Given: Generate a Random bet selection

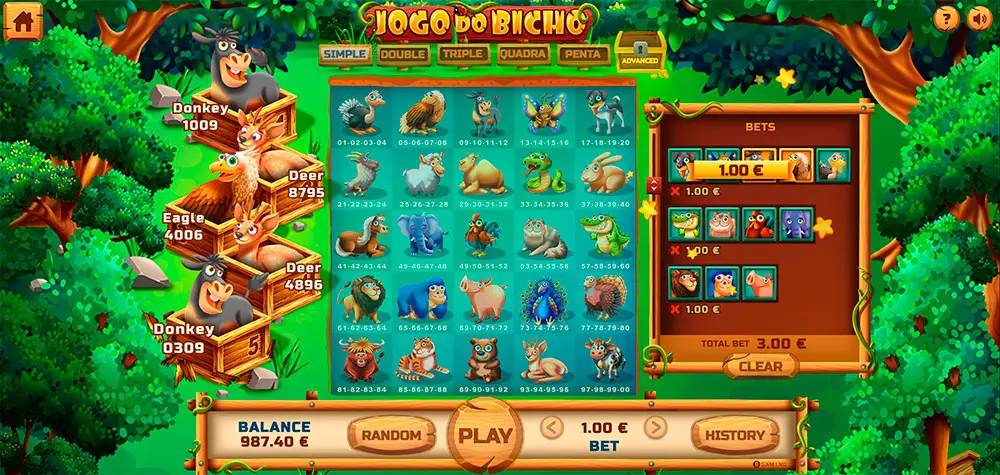Looking at the screenshot, I should pyautogui.click(x=391, y=435).
